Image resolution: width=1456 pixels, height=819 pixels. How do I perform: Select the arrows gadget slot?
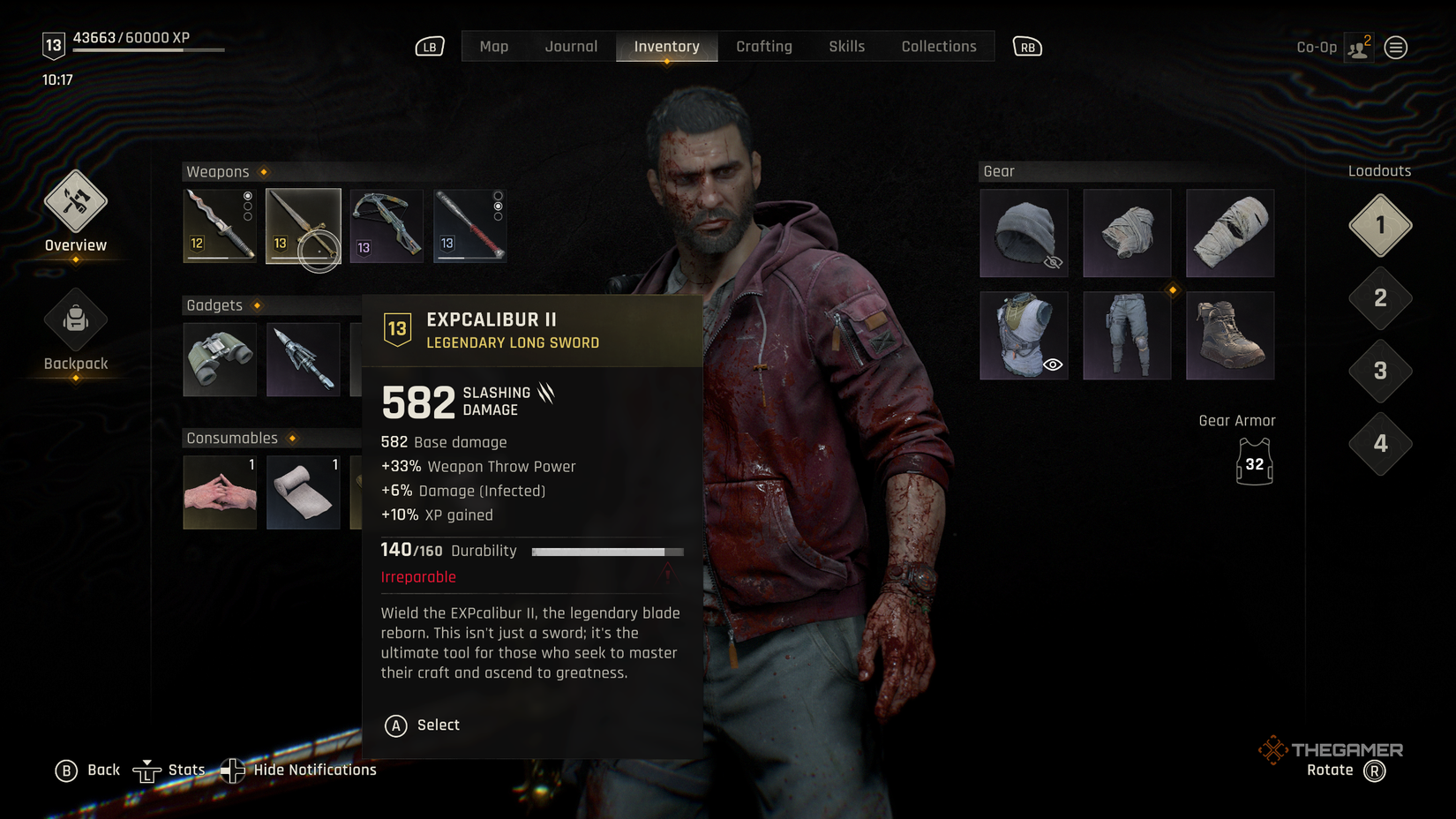tap(303, 359)
